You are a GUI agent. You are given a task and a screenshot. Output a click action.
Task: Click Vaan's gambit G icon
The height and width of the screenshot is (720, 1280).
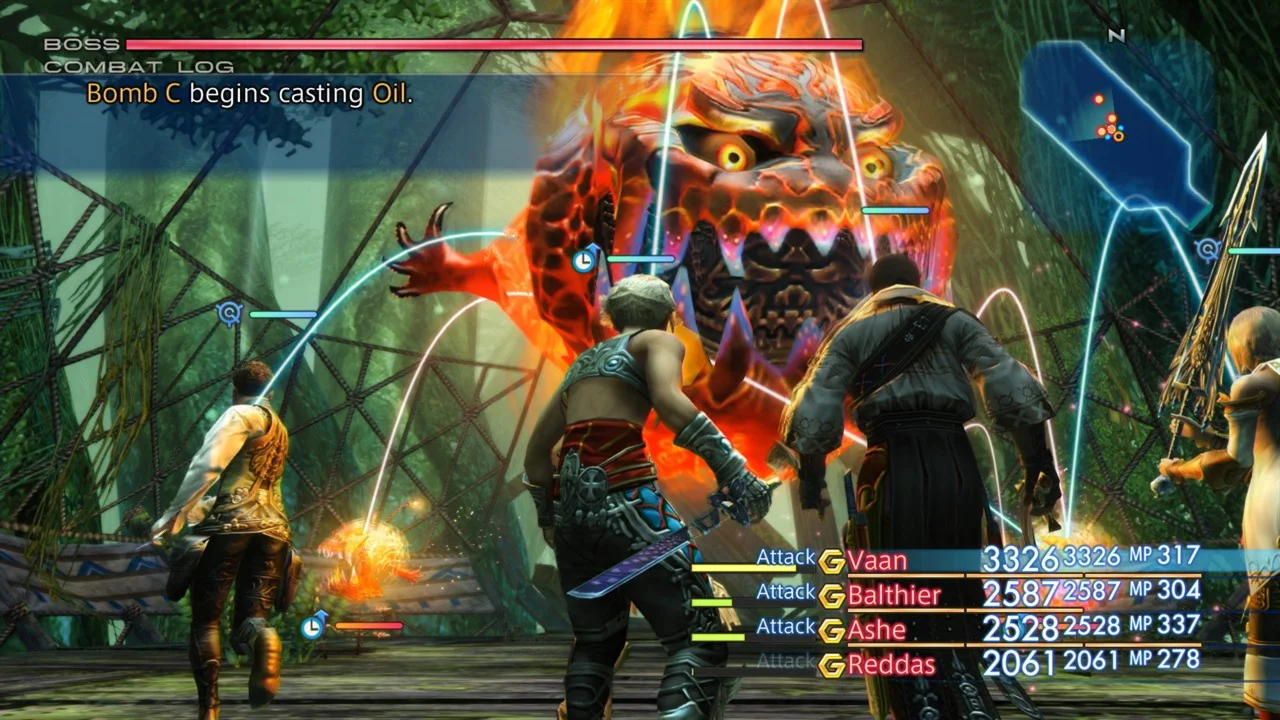(x=831, y=561)
